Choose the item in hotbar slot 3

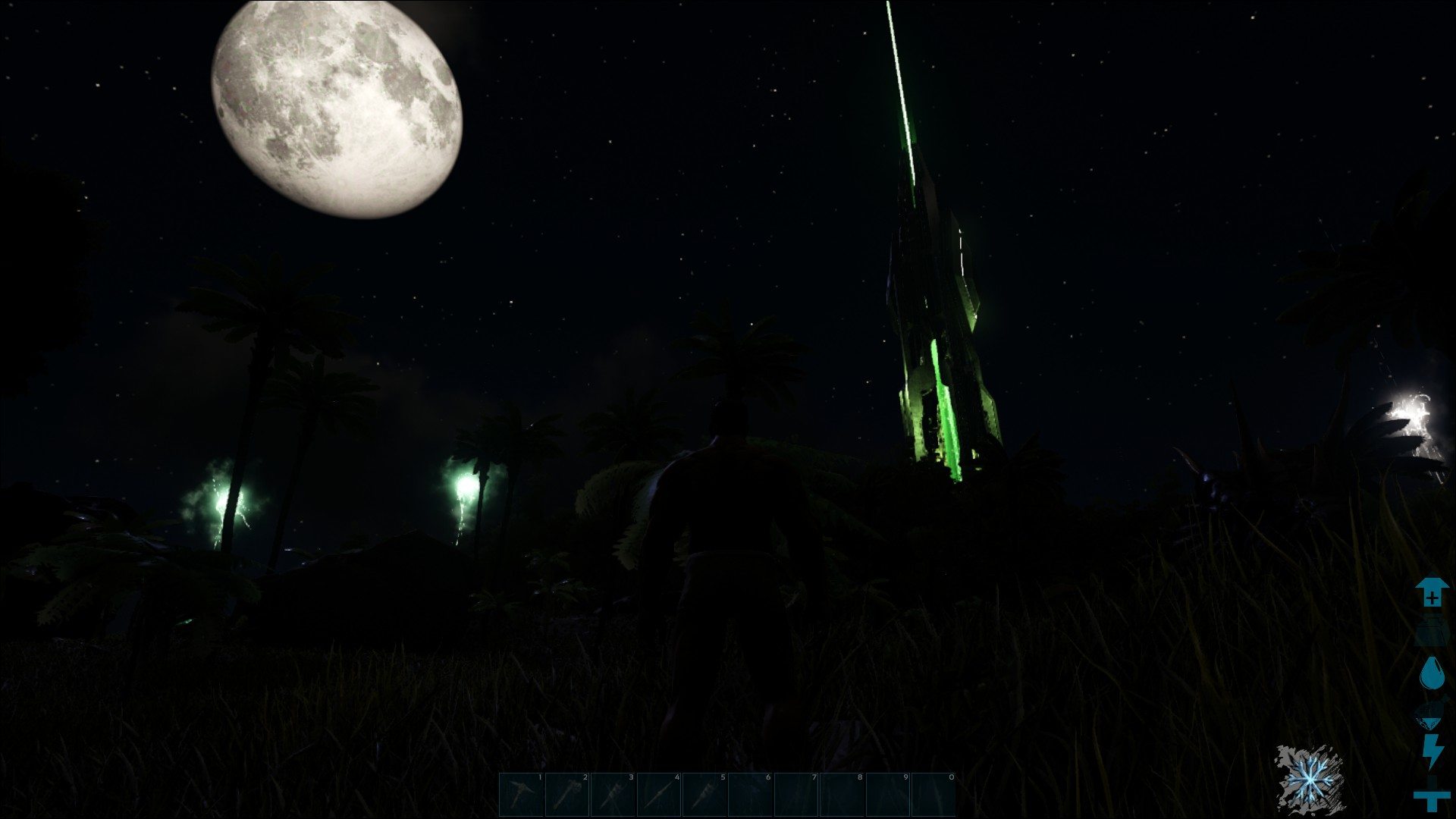point(613,794)
